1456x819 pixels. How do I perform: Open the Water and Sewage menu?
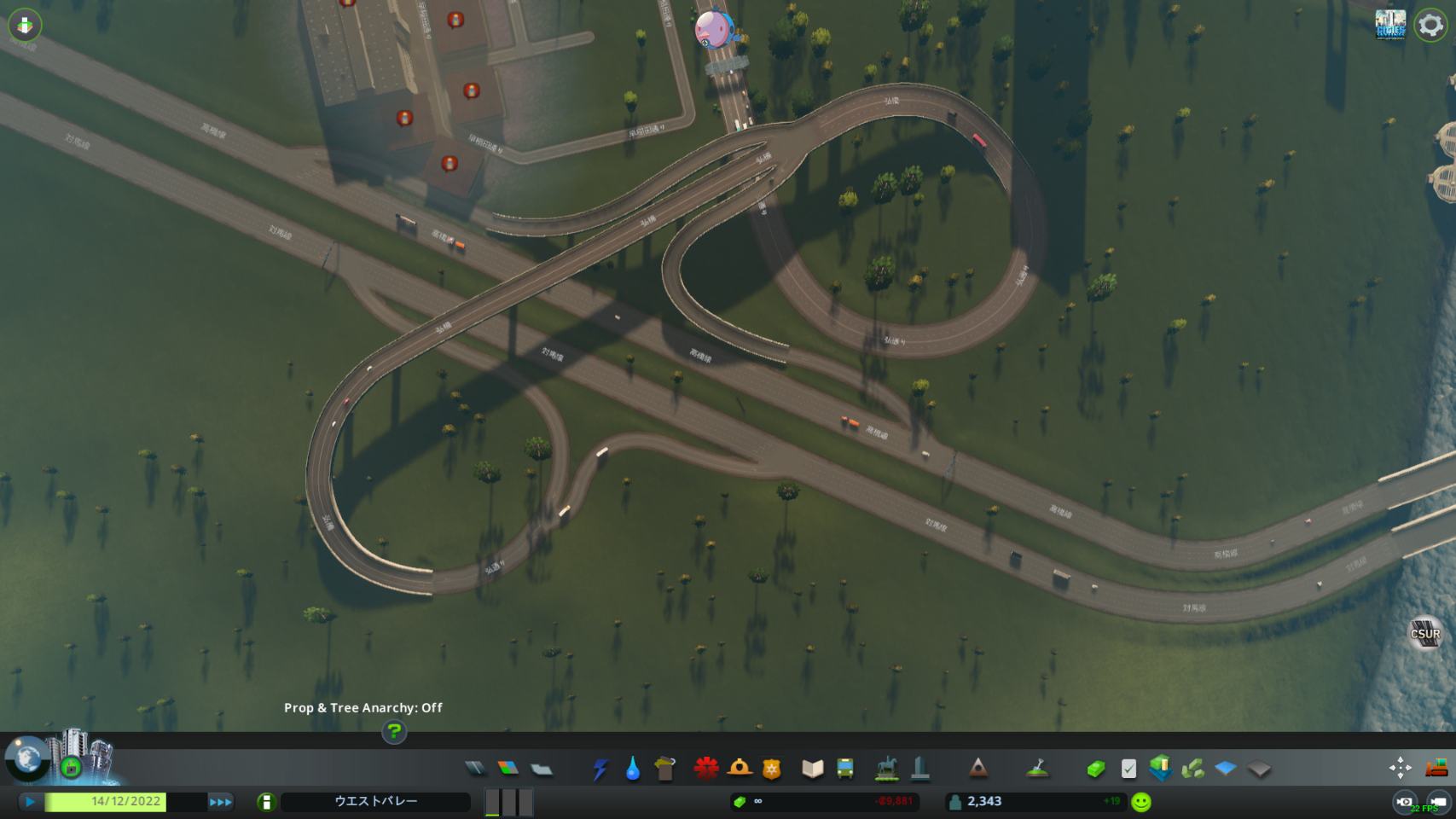coord(632,769)
